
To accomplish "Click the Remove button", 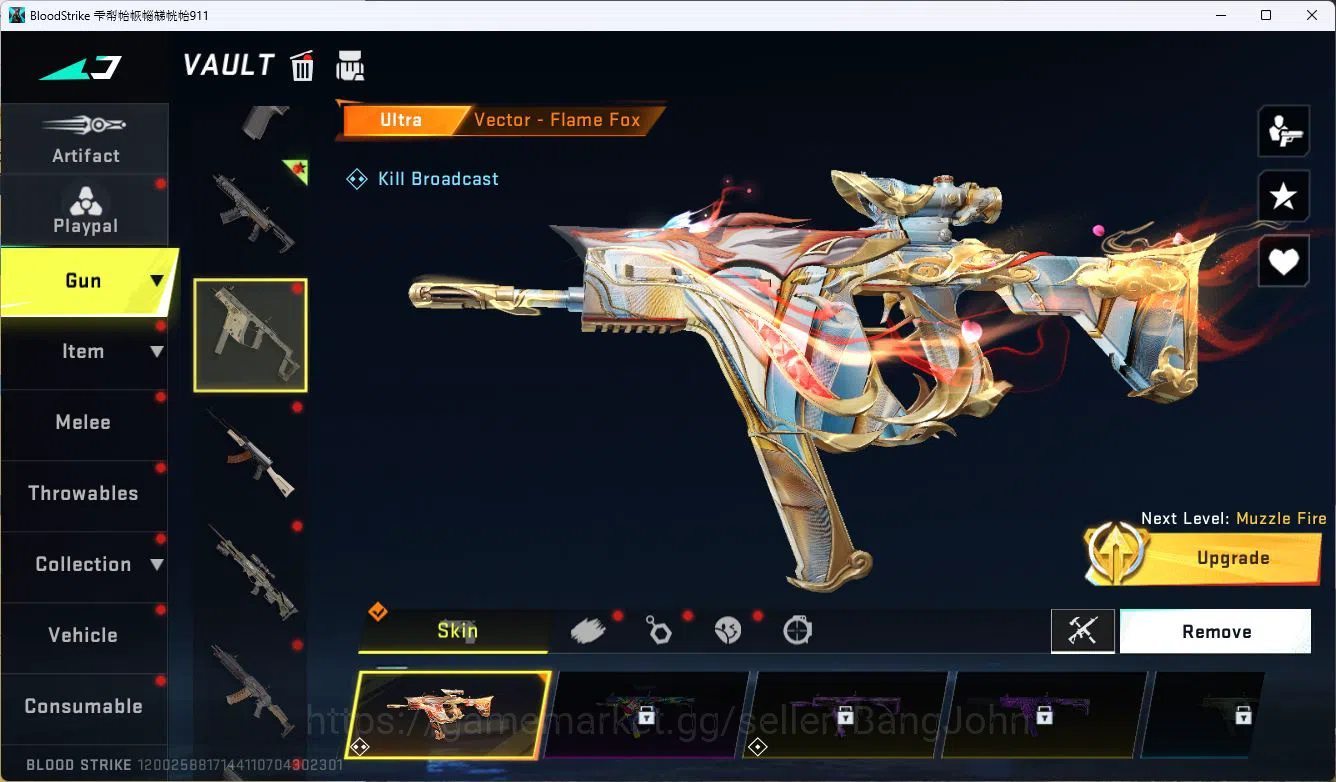I will (x=1216, y=631).
